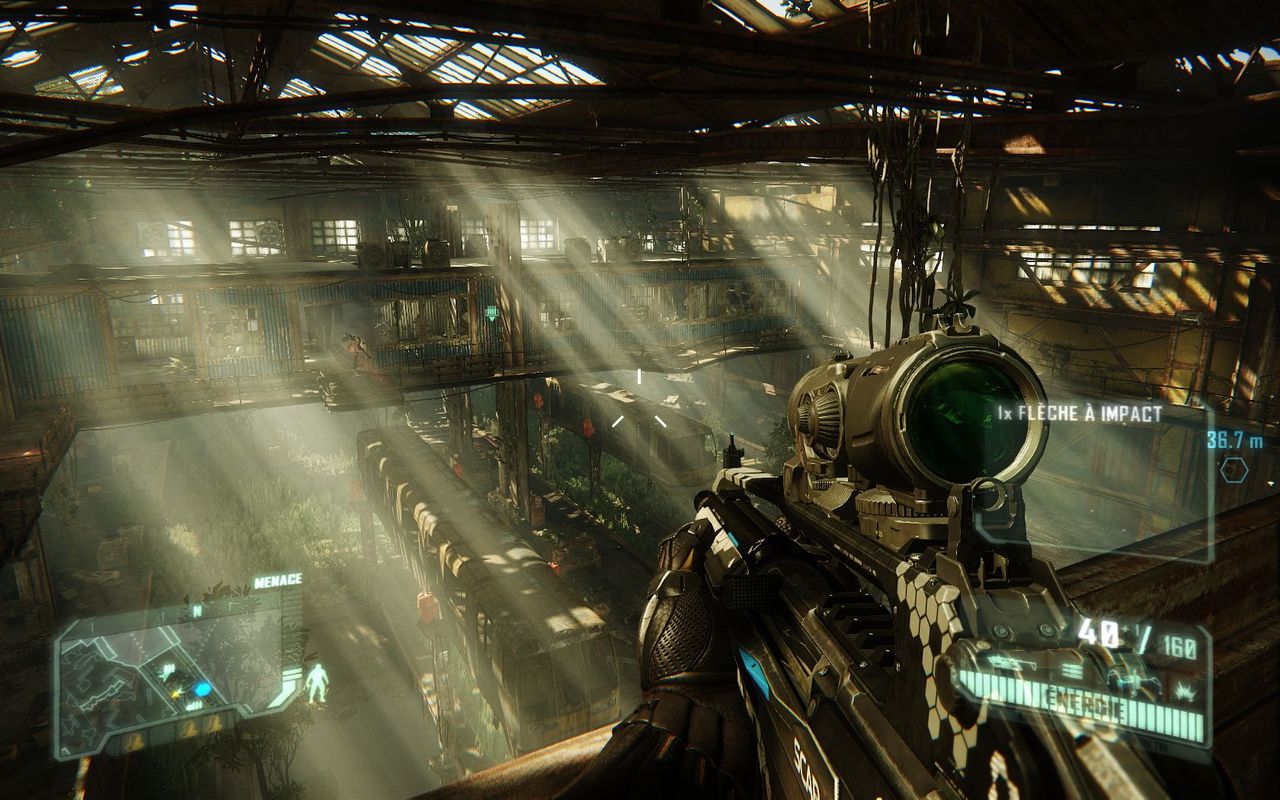The image size is (1280, 800).
Task: Click the hexagon objective icon under distance
Action: coord(1234,470)
